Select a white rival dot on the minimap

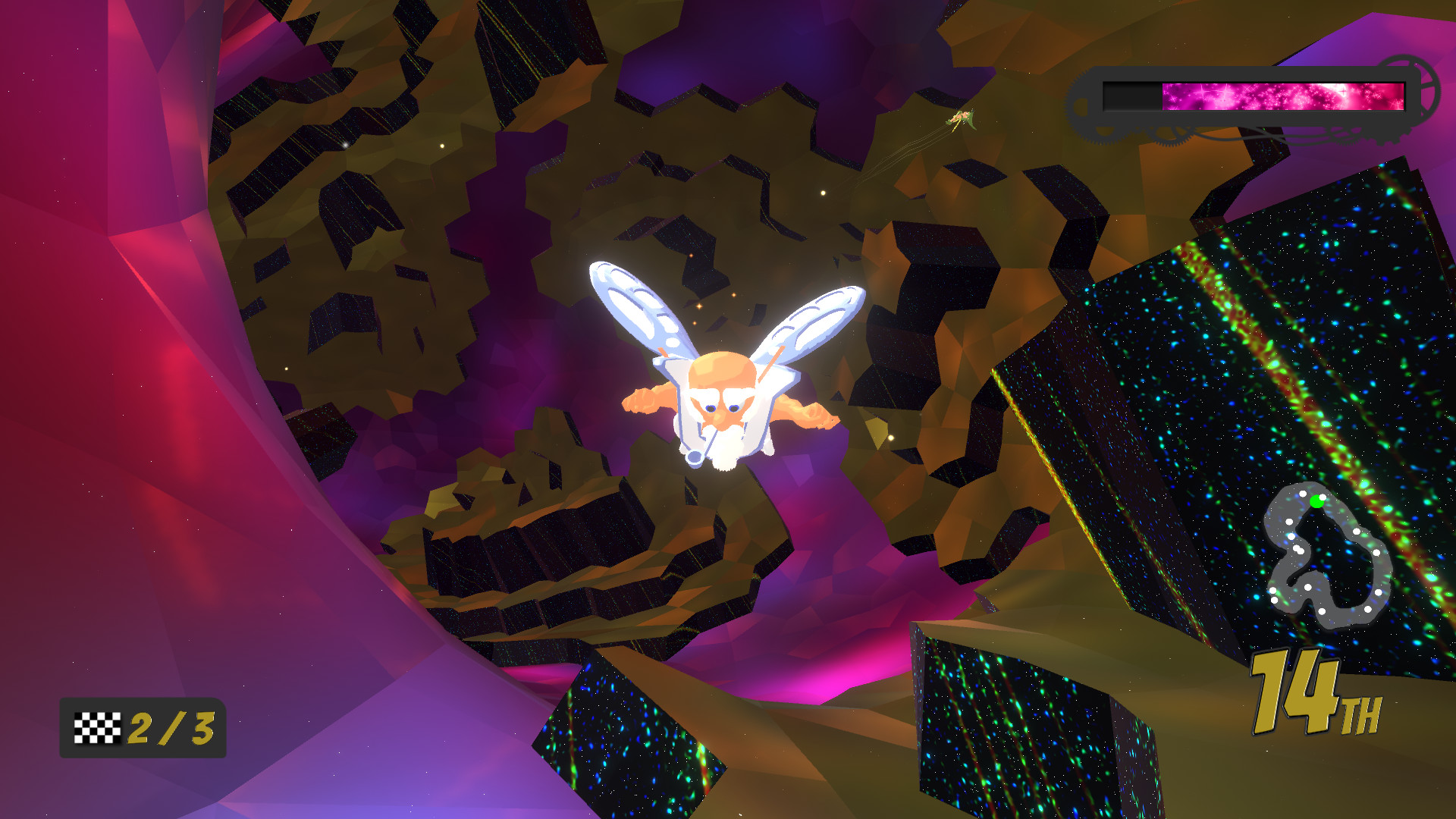(x=1356, y=533)
